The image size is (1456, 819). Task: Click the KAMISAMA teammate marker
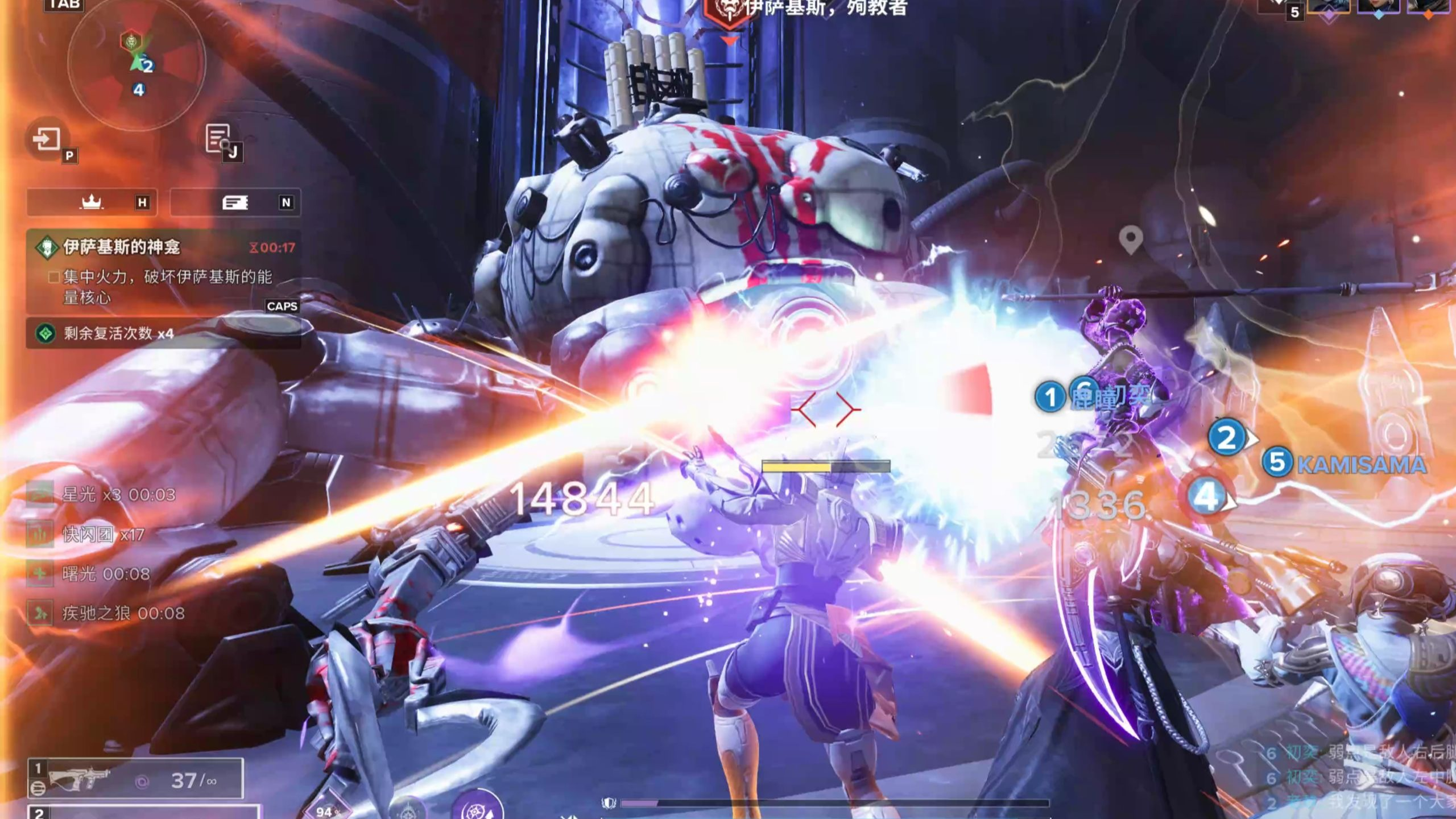point(1345,464)
